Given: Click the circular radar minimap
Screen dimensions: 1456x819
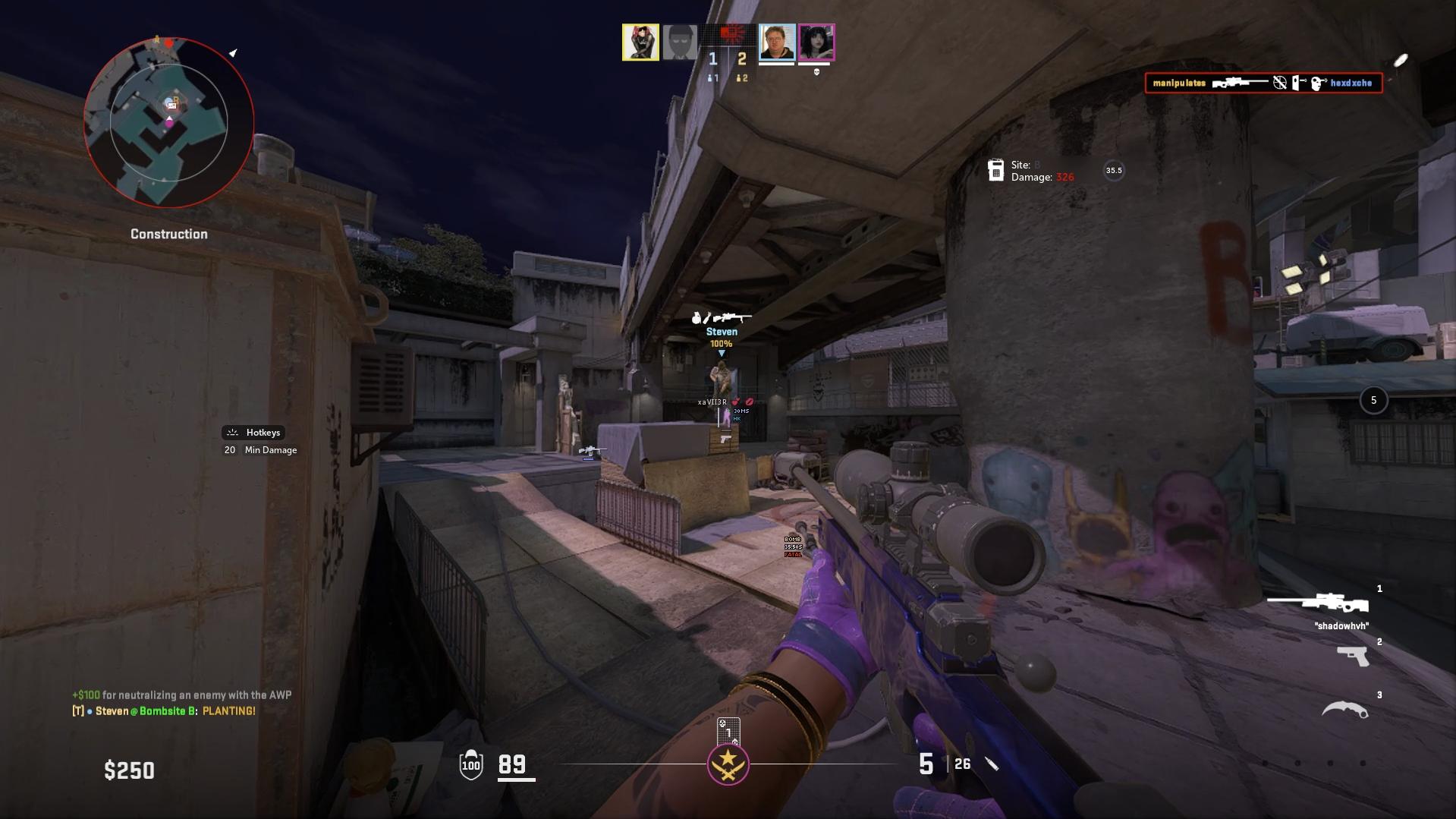Looking at the screenshot, I should tap(168, 122).
